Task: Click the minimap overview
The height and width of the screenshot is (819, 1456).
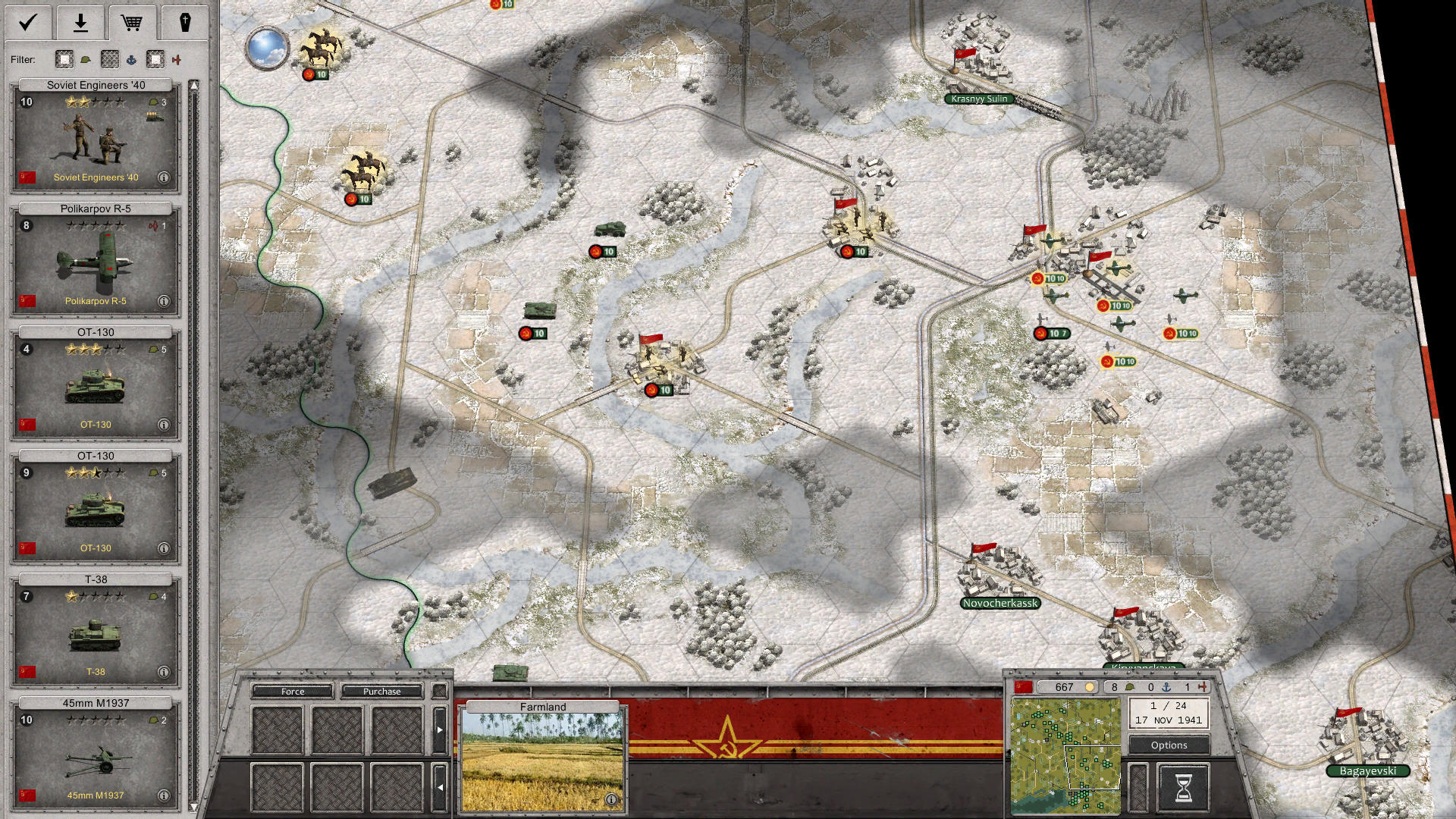Action: coord(1065,755)
